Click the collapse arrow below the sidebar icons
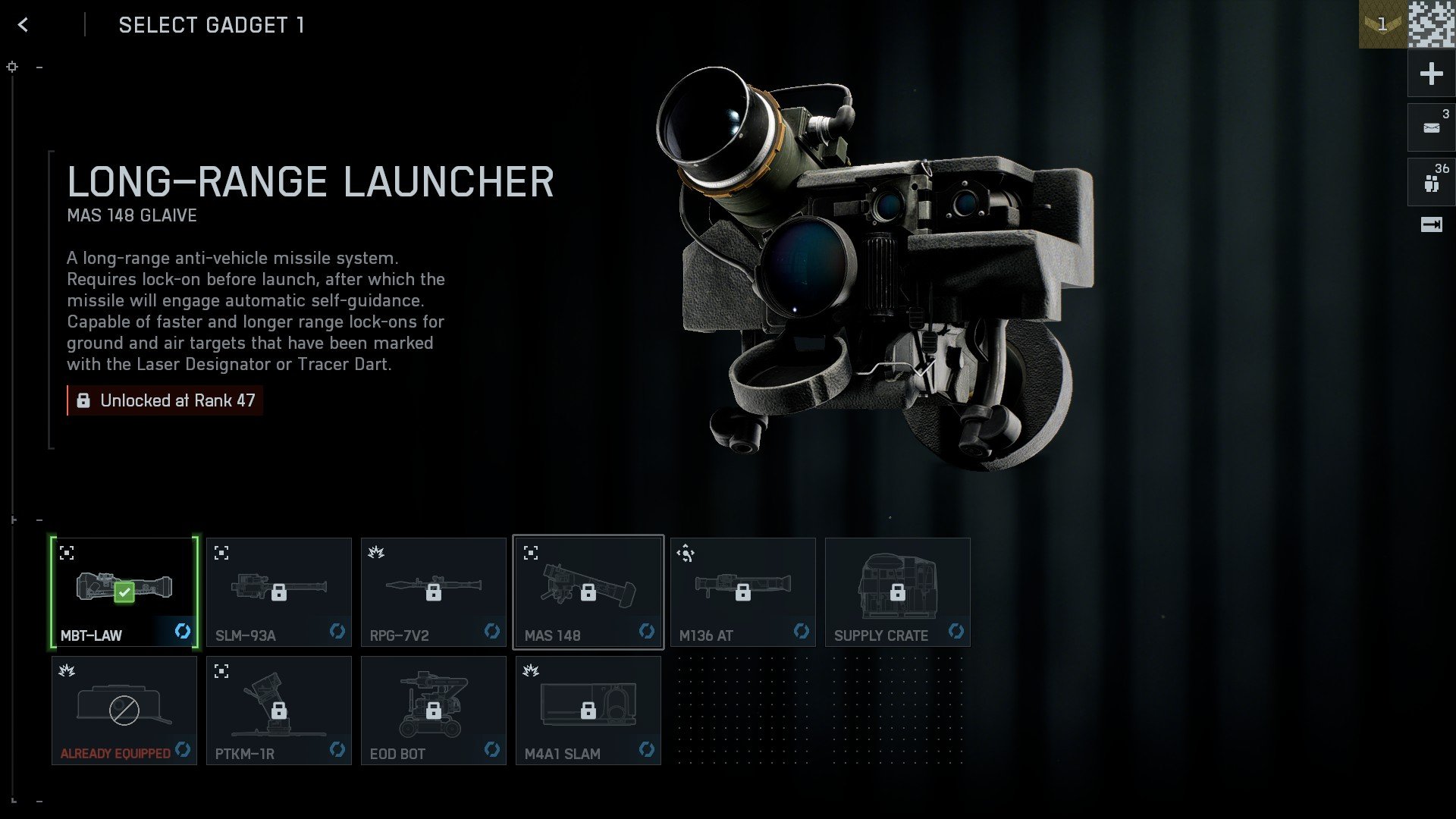 1430,224
